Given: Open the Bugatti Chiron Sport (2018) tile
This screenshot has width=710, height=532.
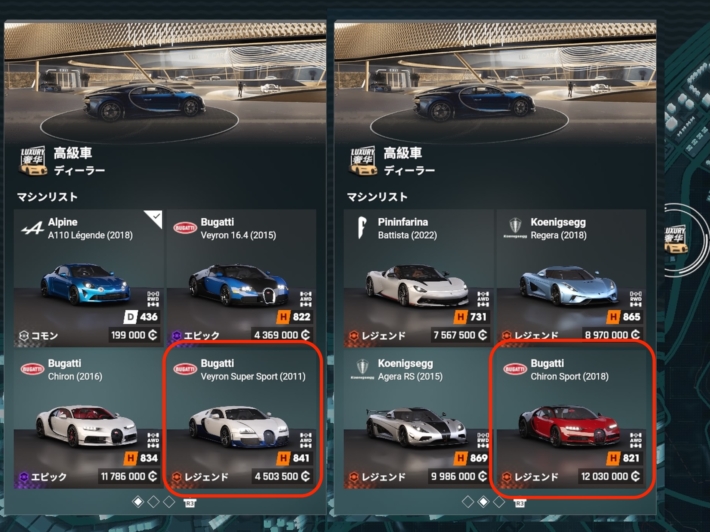Looking at the screenshot, I should [x=568, y=420].
